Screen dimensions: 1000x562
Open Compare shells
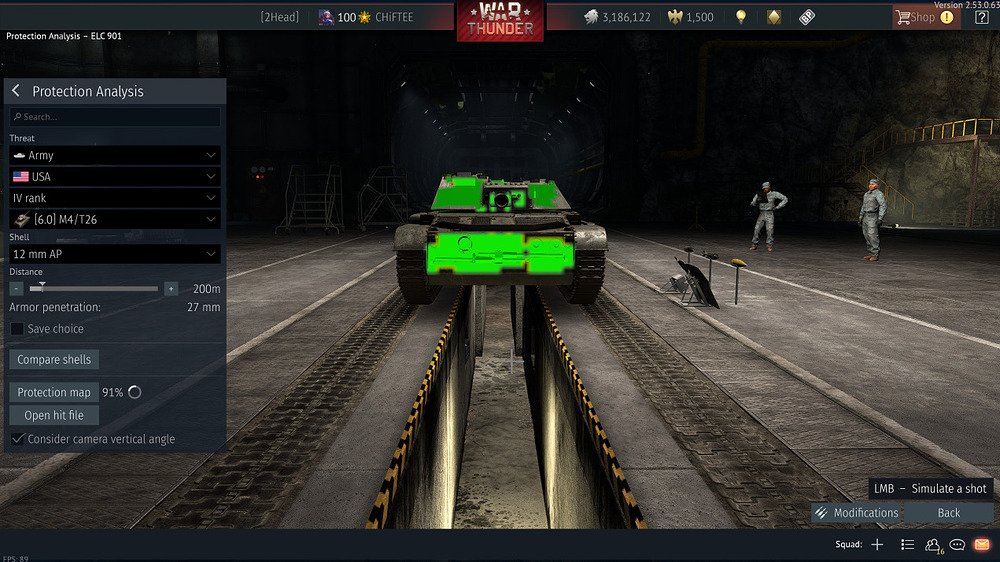coord(54,360)
